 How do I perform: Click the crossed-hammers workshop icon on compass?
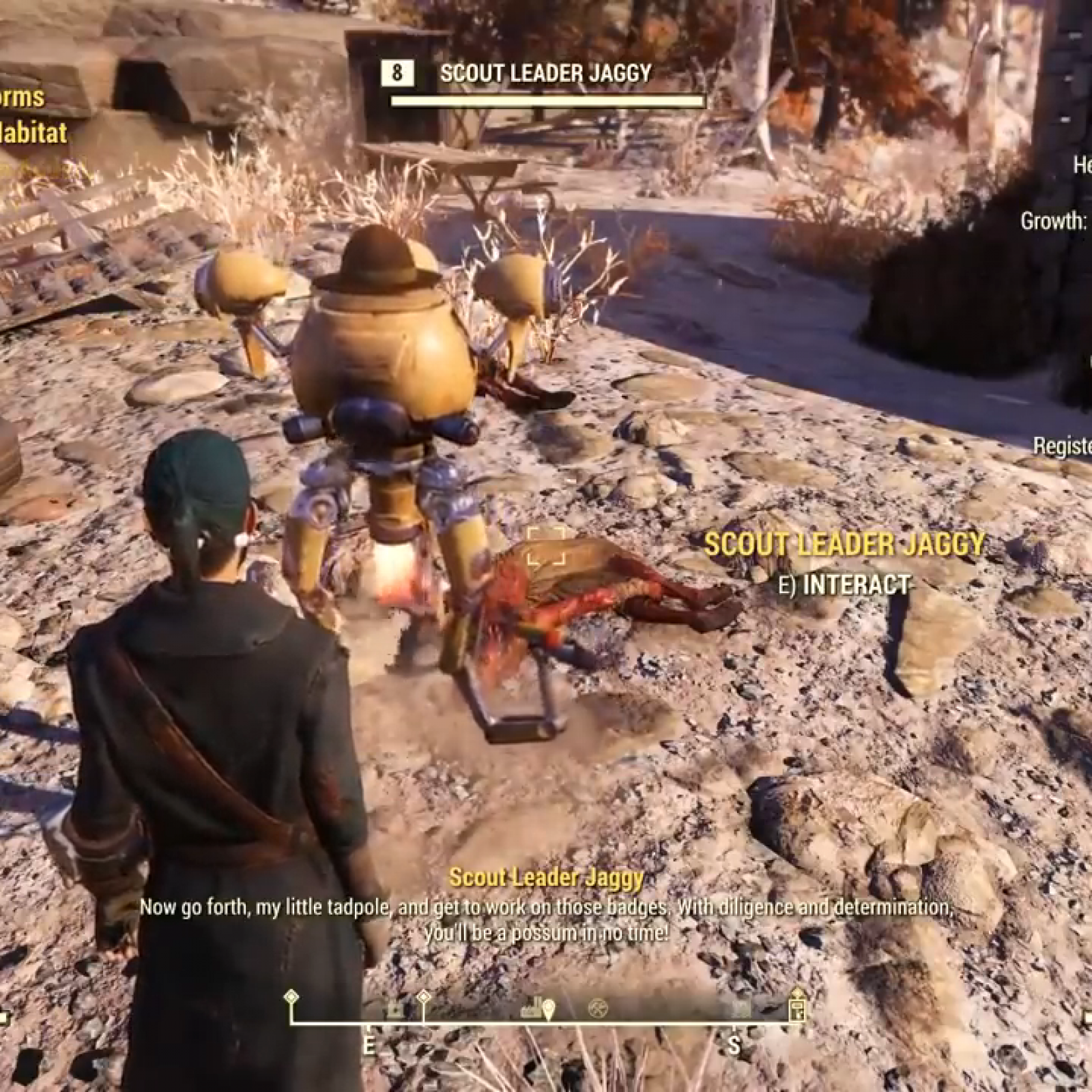(597, 1009)
